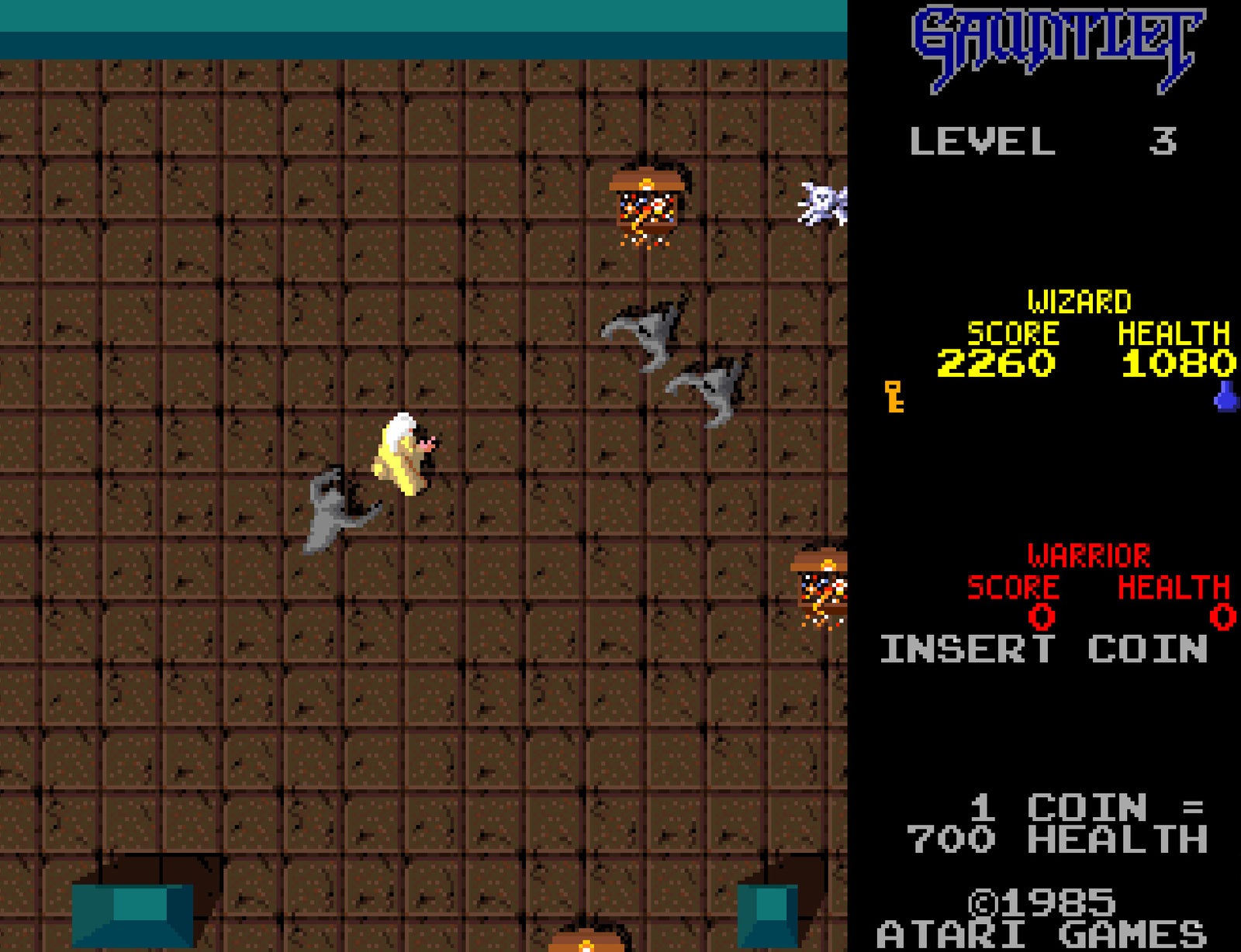Click the white ghost near the top wall
Image resolution: width=1241 pixels, height=952 pixels.
point(821,203)
